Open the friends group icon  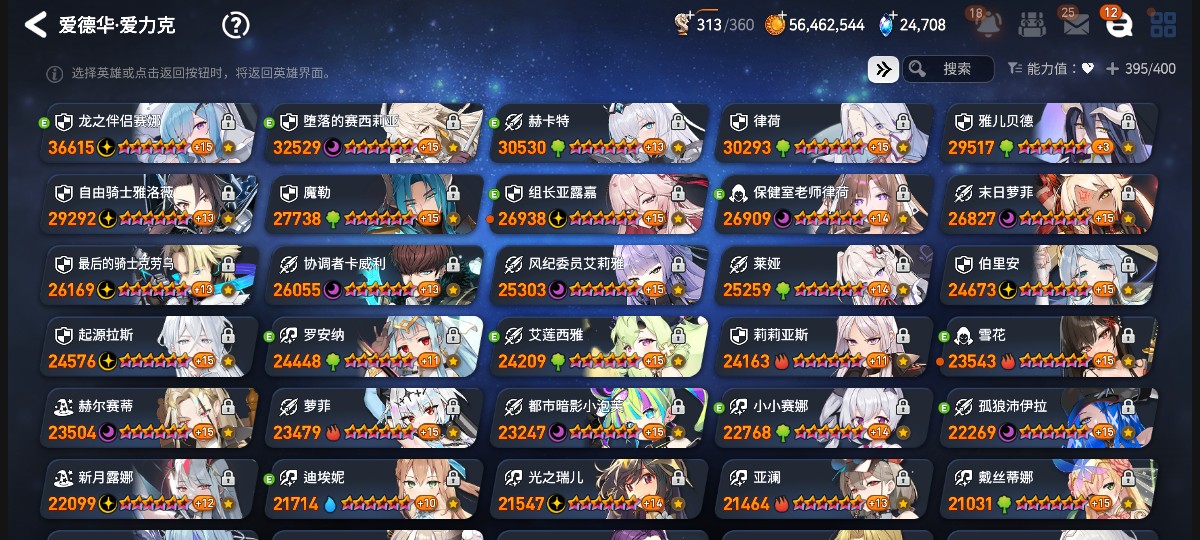[x=1032, y=25]
